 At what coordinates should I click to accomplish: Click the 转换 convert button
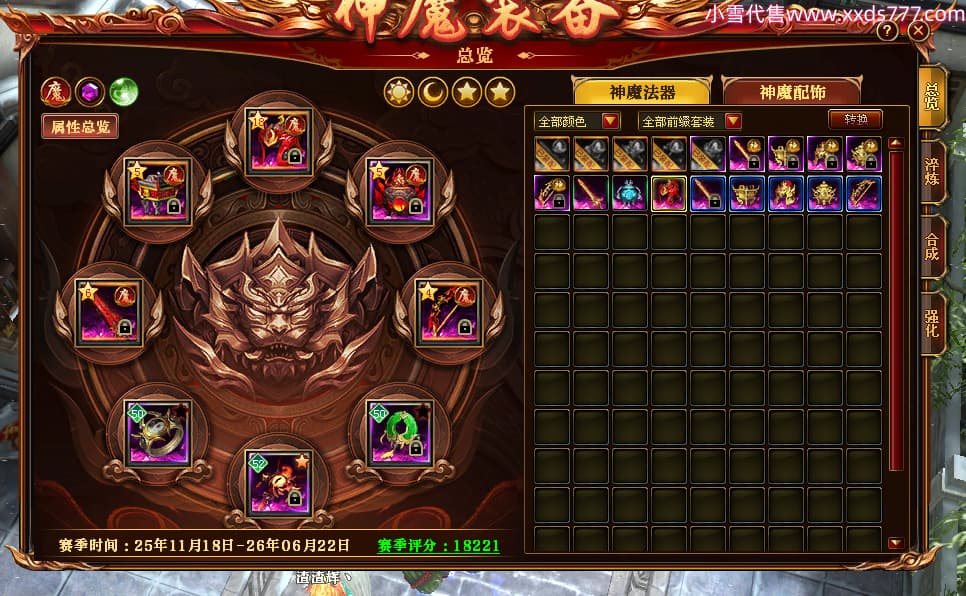855,119
